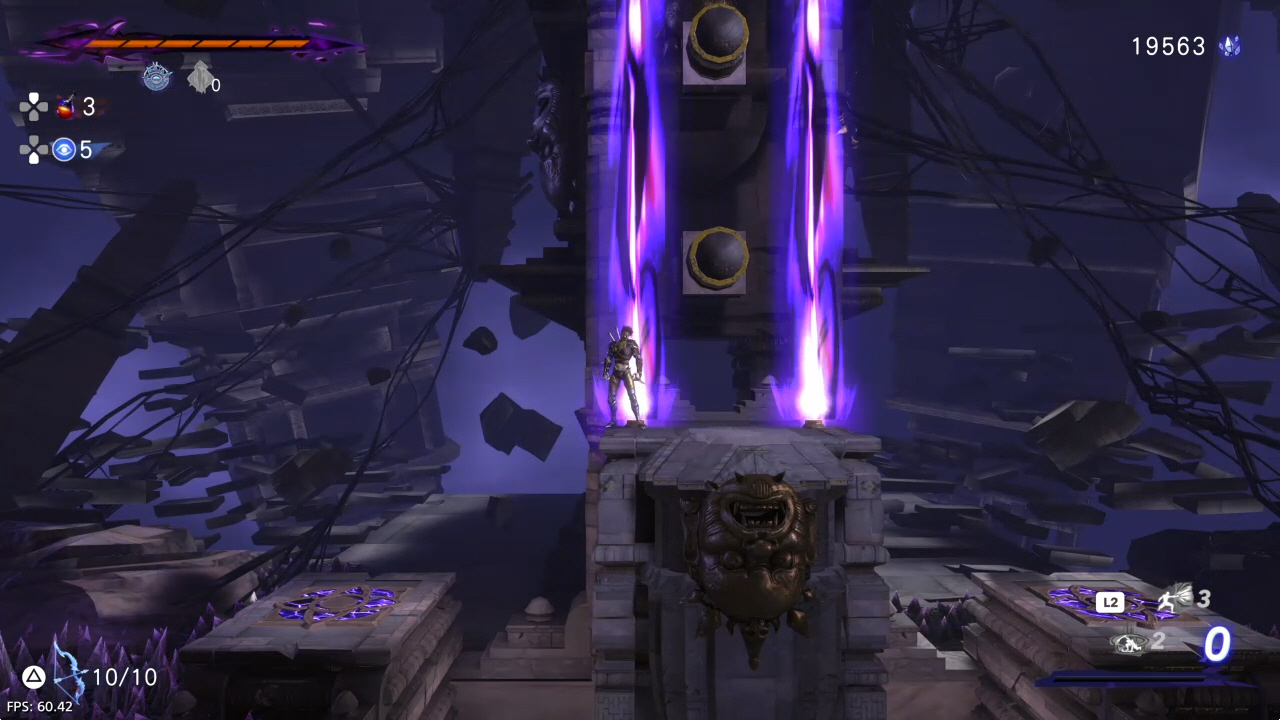Select the bow and arrow weapon icon
Screen dimensions: 1280x720
[x=69, y=675]
